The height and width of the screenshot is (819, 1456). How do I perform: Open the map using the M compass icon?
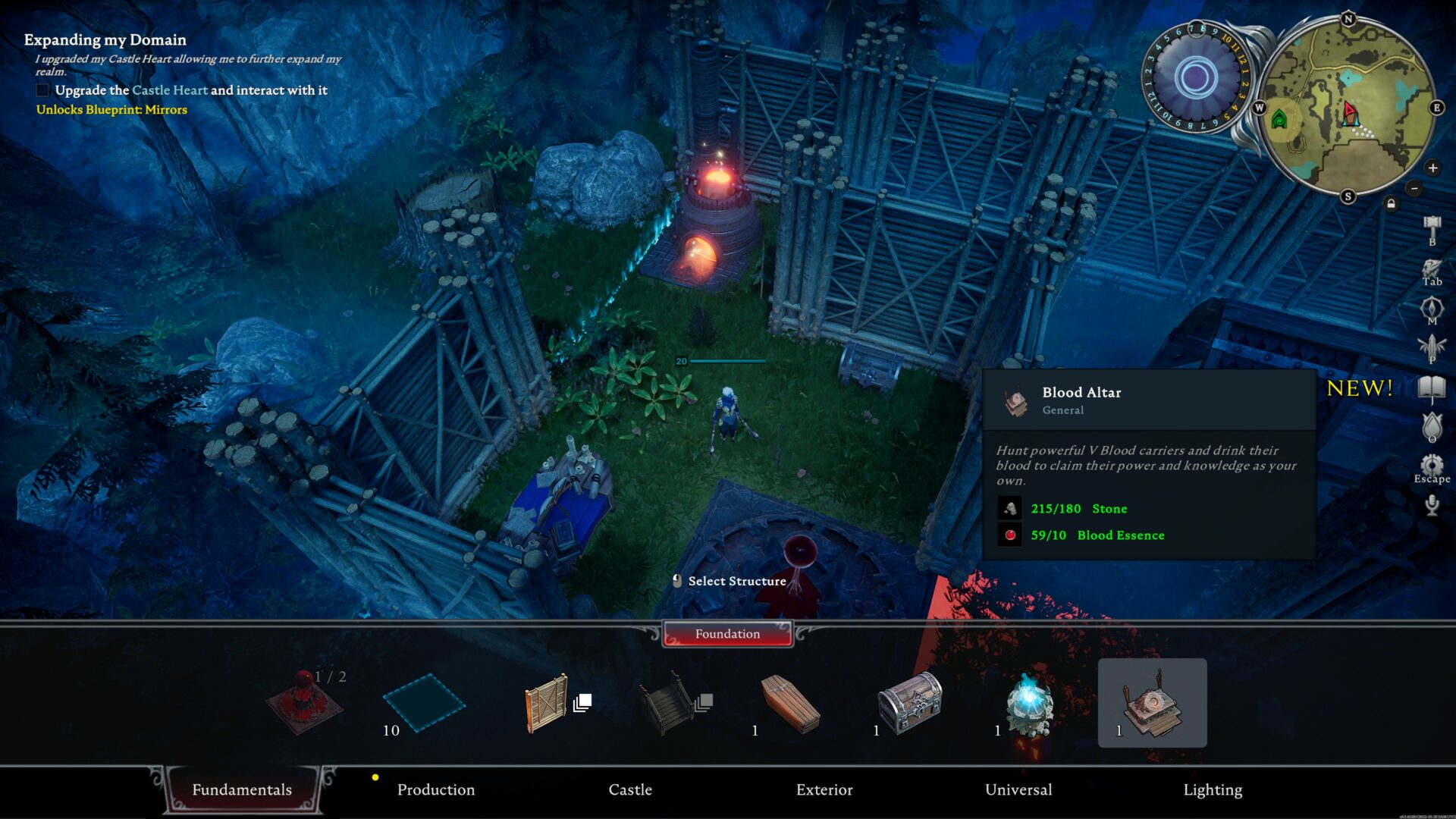pos(1431,307)
